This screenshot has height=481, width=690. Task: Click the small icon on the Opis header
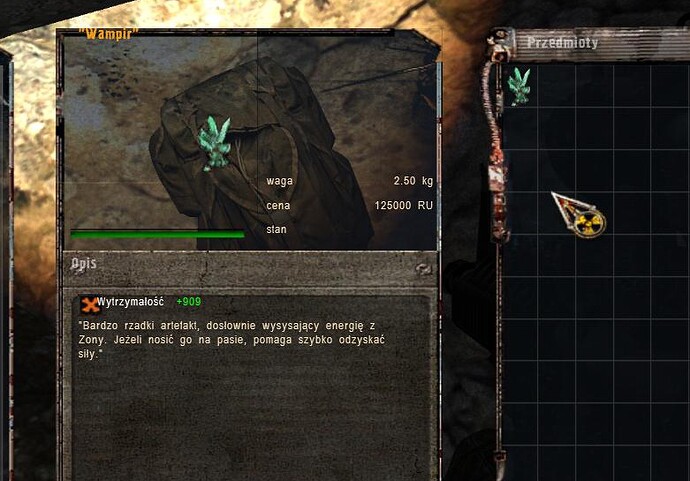coord(424,268)
